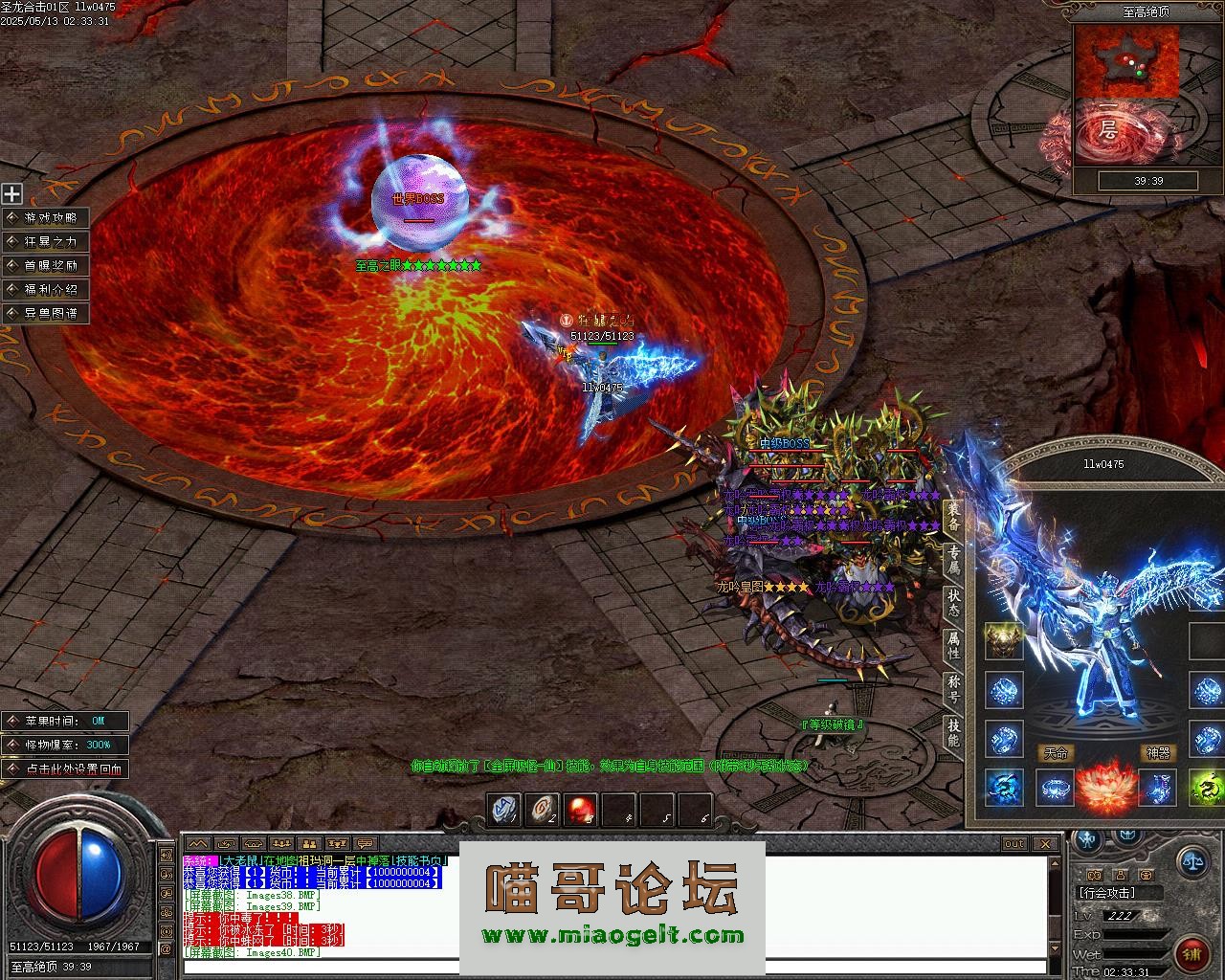Open the 状态 status tab
Screen dimensions: 1225x980
click(x=953, y=602)
